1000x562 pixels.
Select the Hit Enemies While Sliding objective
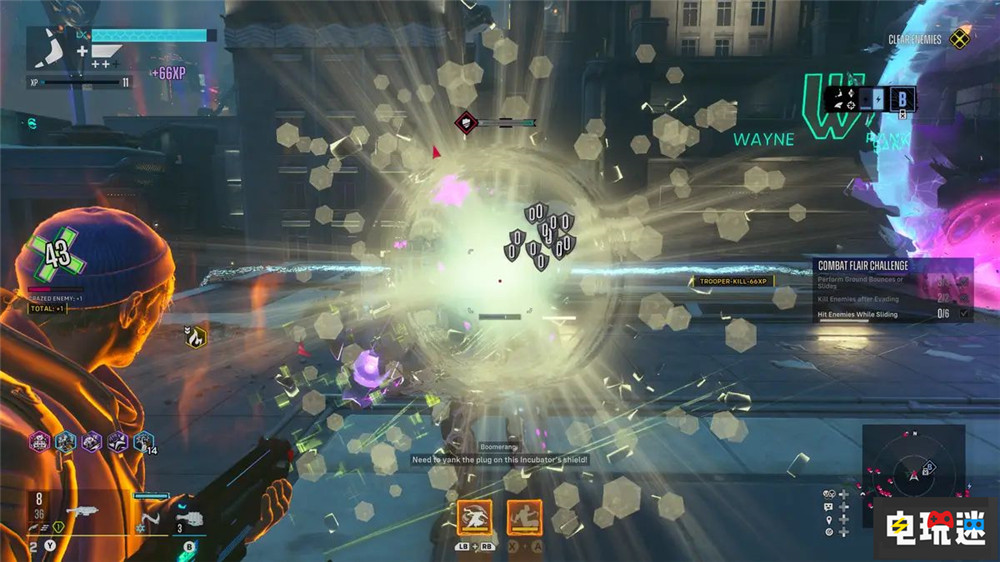(858, 314)
